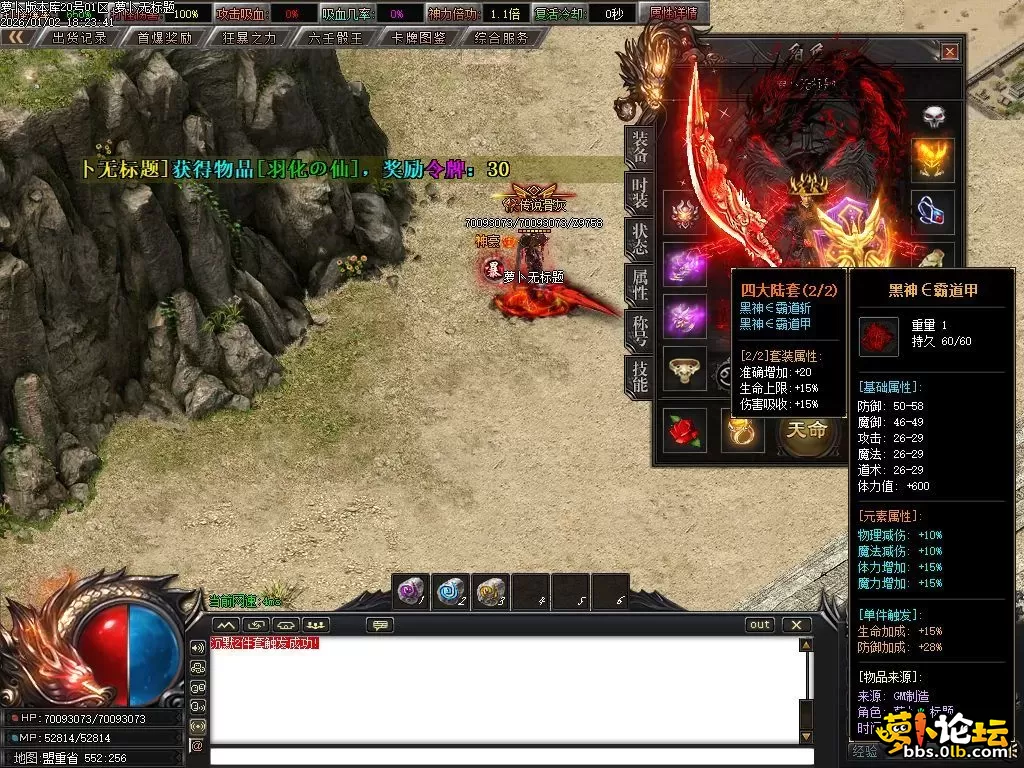
Task: Open the 出货记录 drop records menu
Action: (x=79, y=38)
